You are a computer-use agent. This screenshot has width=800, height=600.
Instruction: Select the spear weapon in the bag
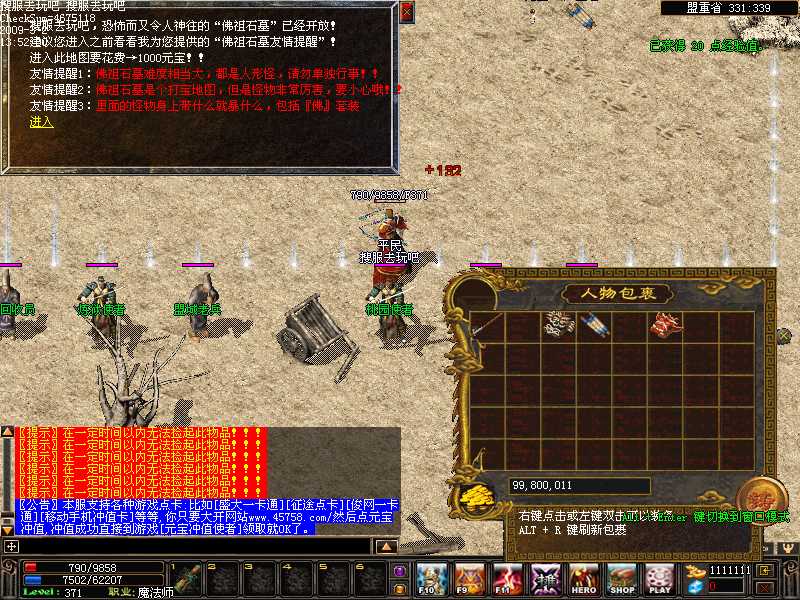click(x=487, y=325)
